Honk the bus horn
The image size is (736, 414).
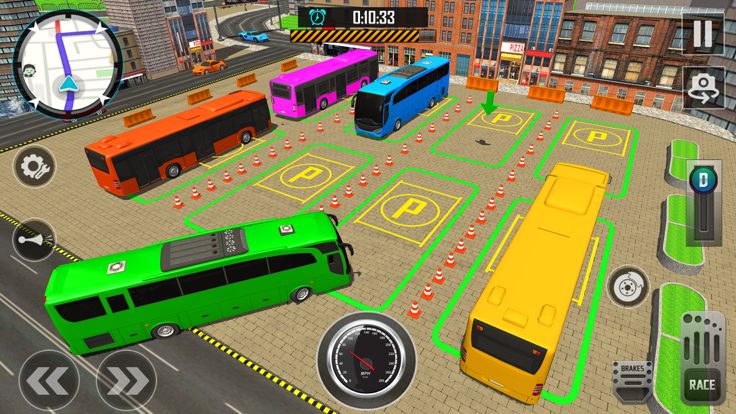pos(33,241)
